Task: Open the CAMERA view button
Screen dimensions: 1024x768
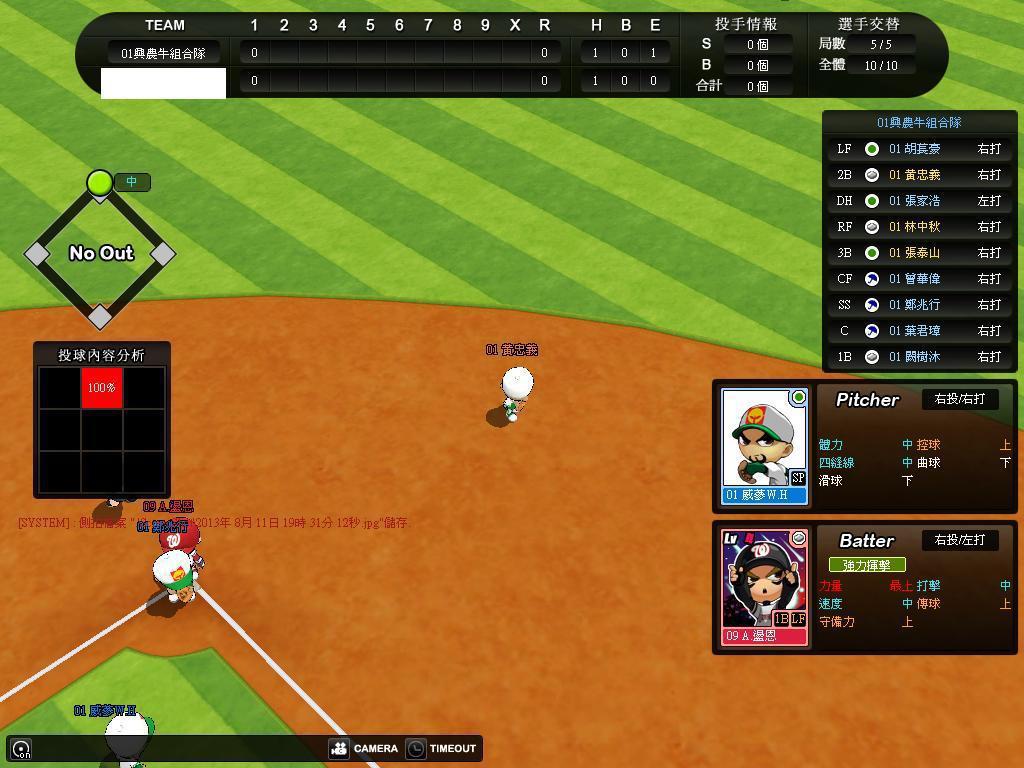Action: (364, 748)
